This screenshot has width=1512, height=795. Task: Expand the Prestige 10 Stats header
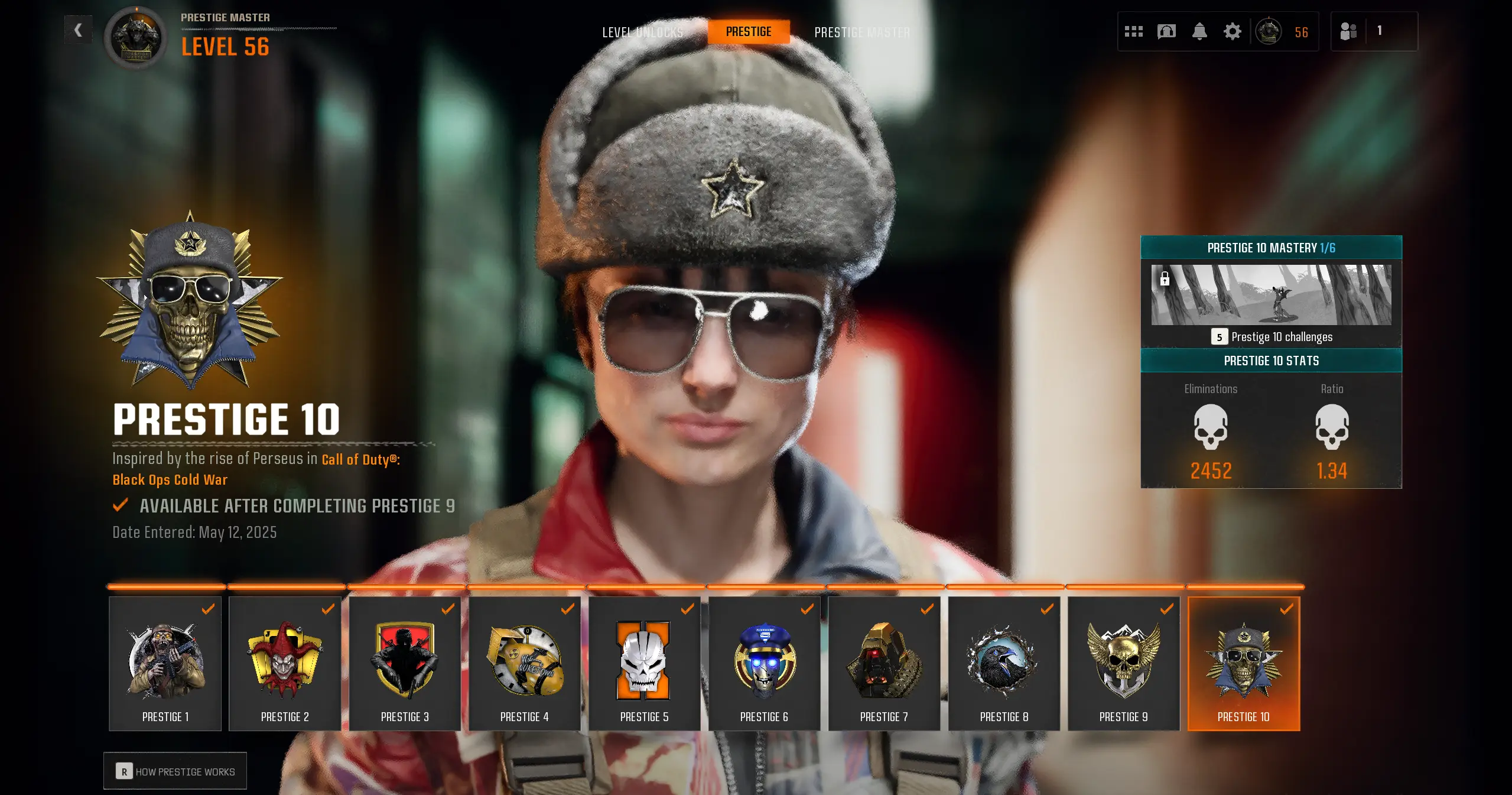pos(1272,361)
